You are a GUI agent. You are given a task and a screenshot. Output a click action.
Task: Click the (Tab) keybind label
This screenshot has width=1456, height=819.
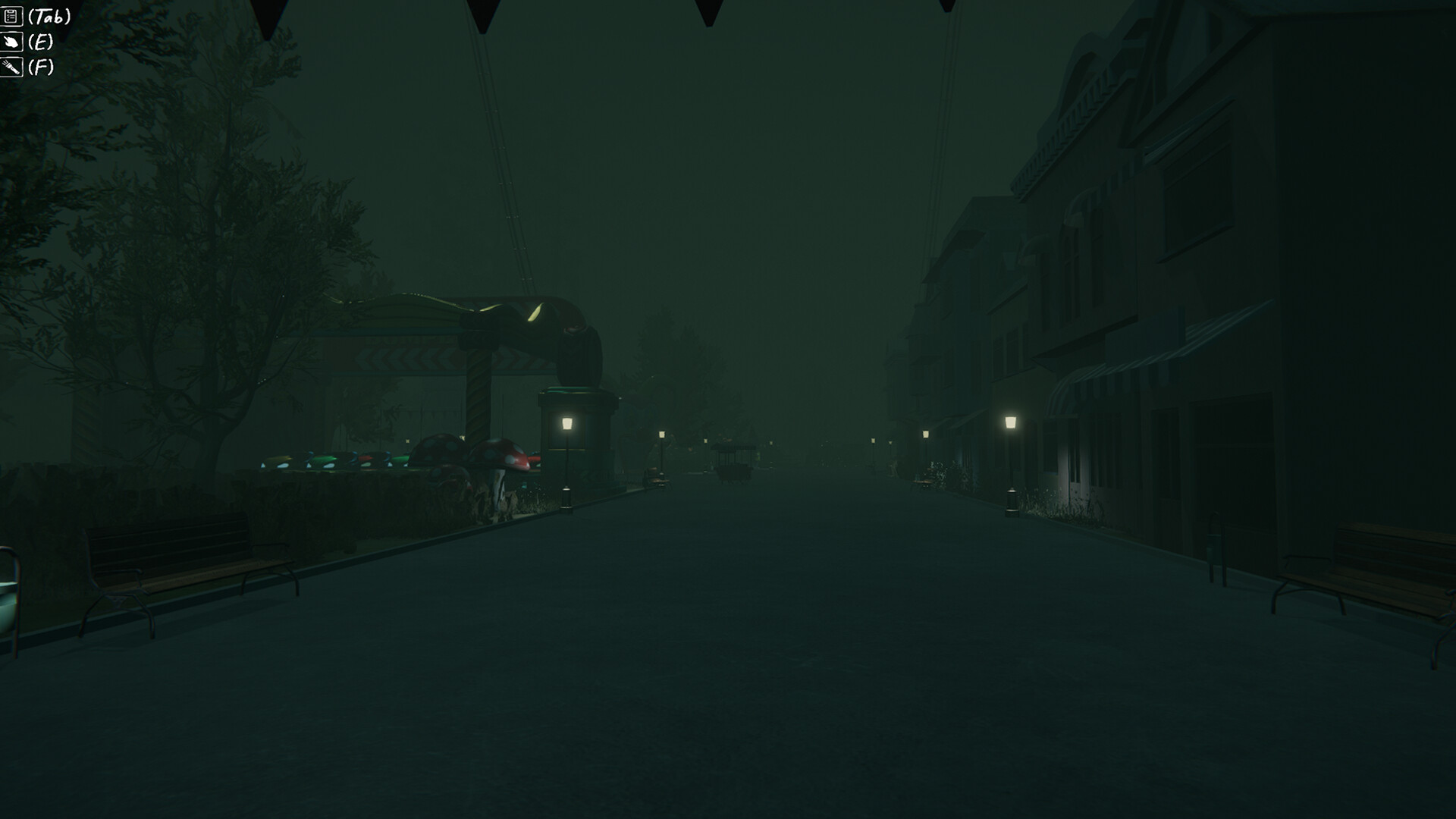[x=49, y=14]
